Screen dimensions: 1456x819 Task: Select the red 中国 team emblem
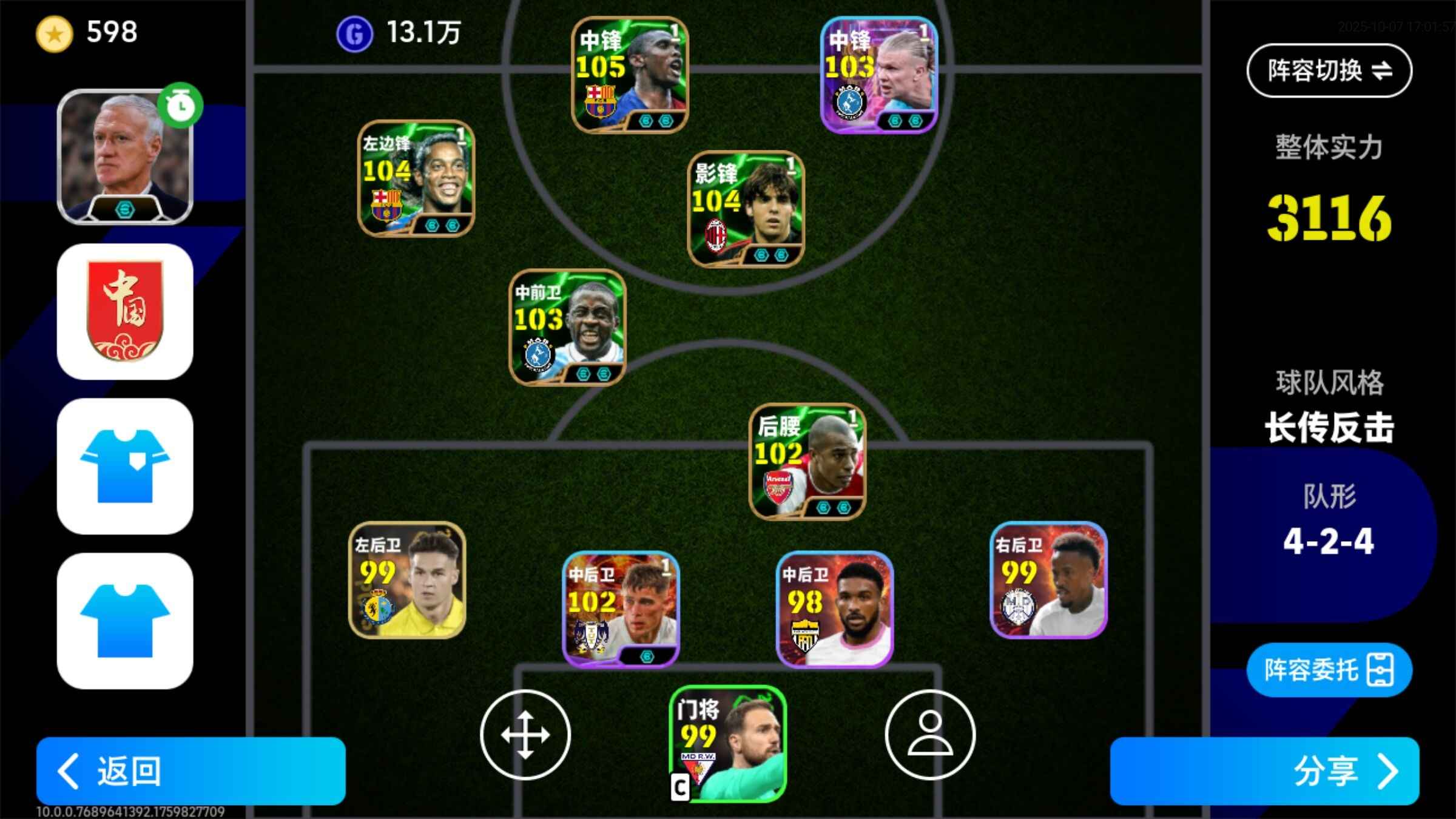125,312
